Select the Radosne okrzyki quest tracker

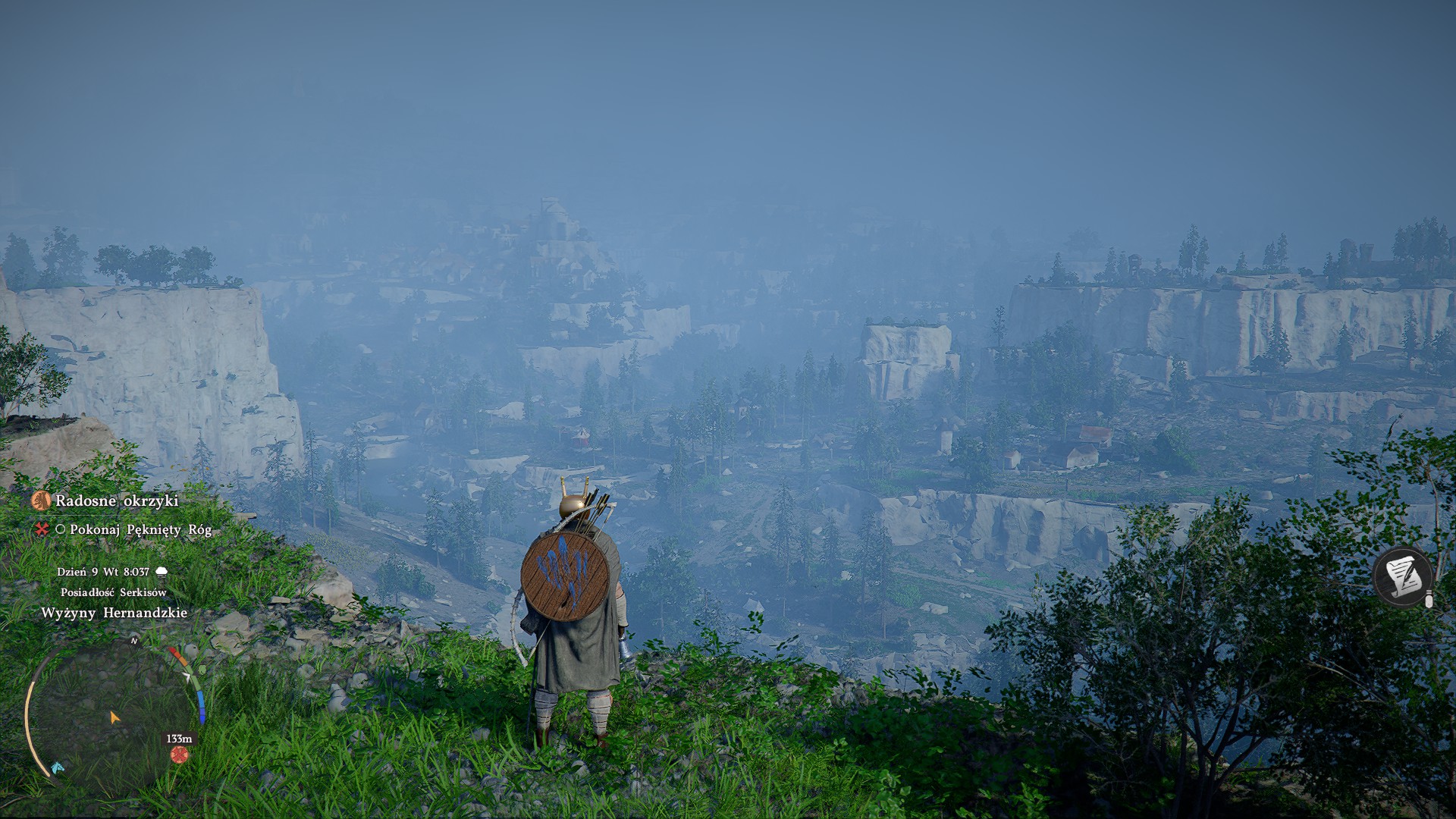point(116,500)
